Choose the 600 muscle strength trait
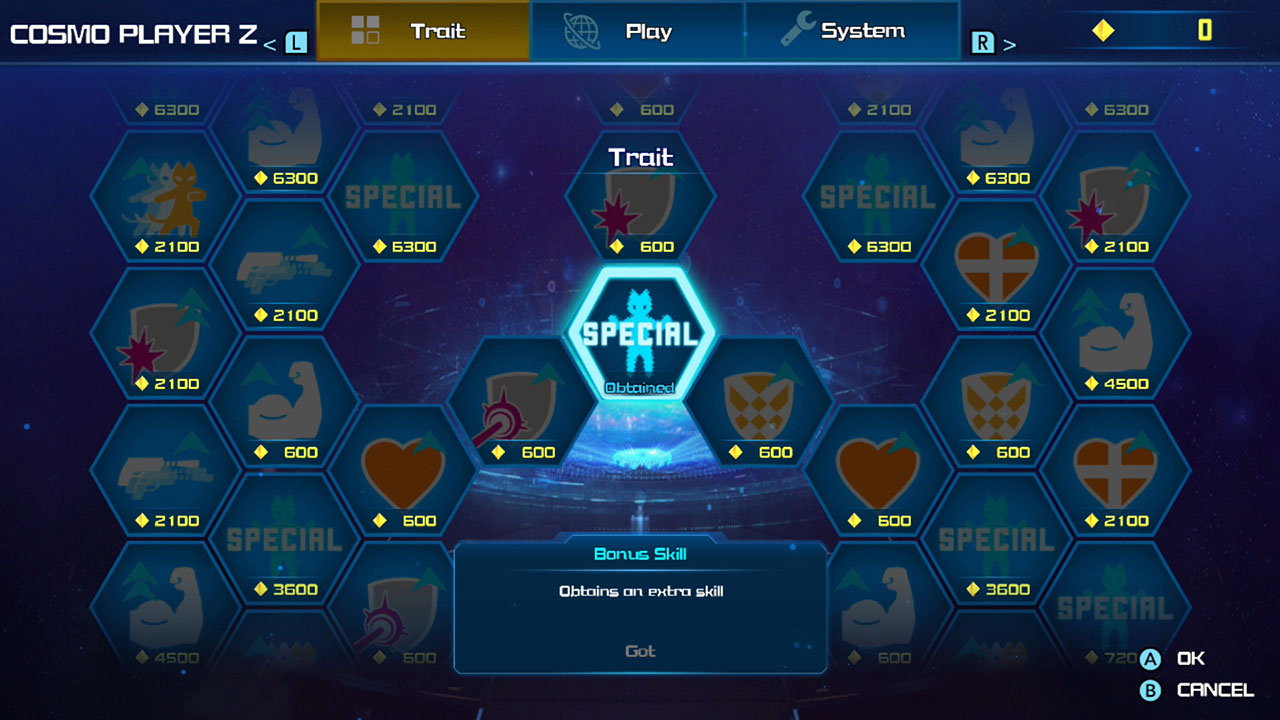Image resolution: width=1280 pixels, height=720 pixels. click(x=286, y=410)
